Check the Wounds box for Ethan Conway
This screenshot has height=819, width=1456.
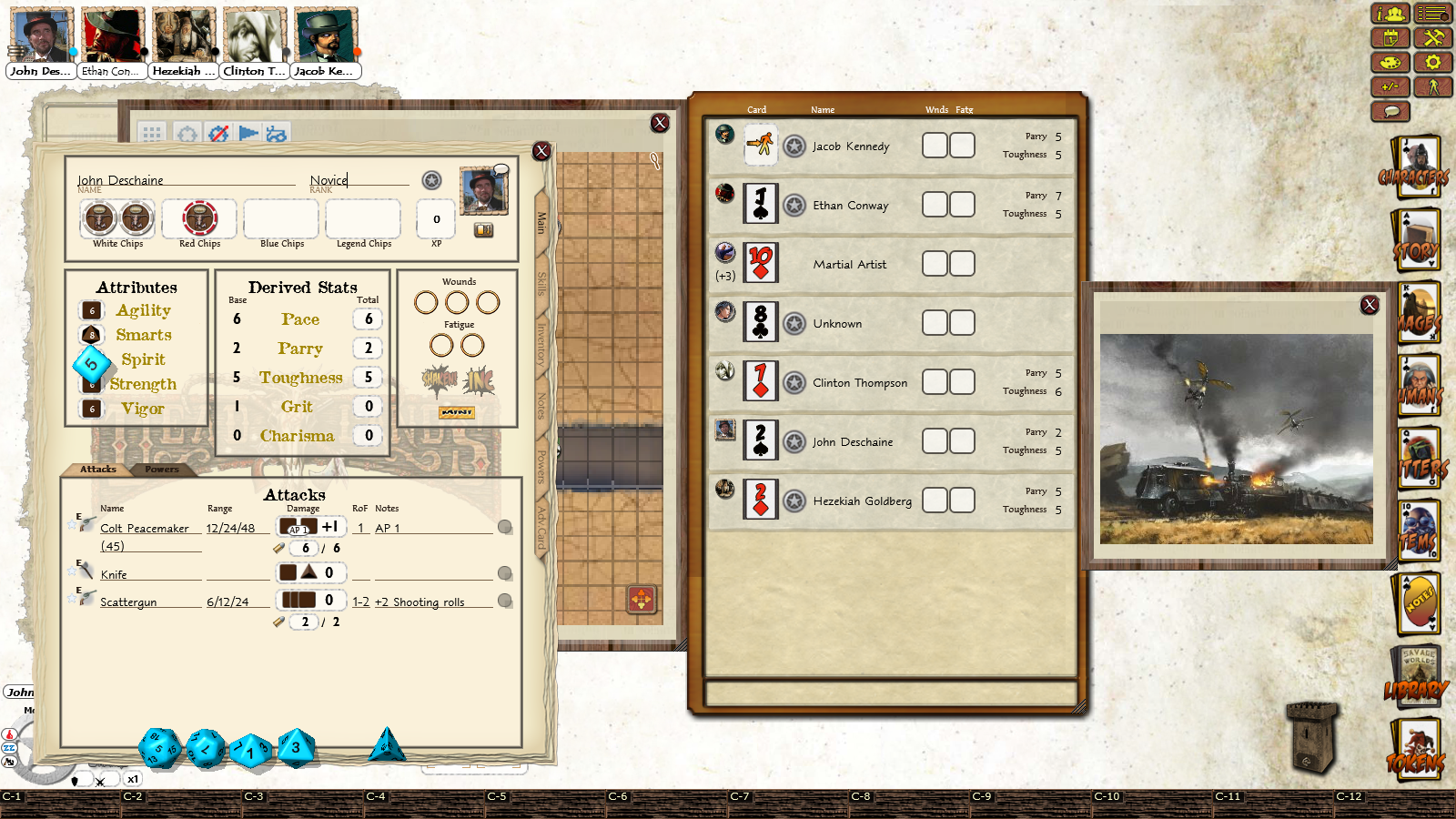click(x=934, y=204)
